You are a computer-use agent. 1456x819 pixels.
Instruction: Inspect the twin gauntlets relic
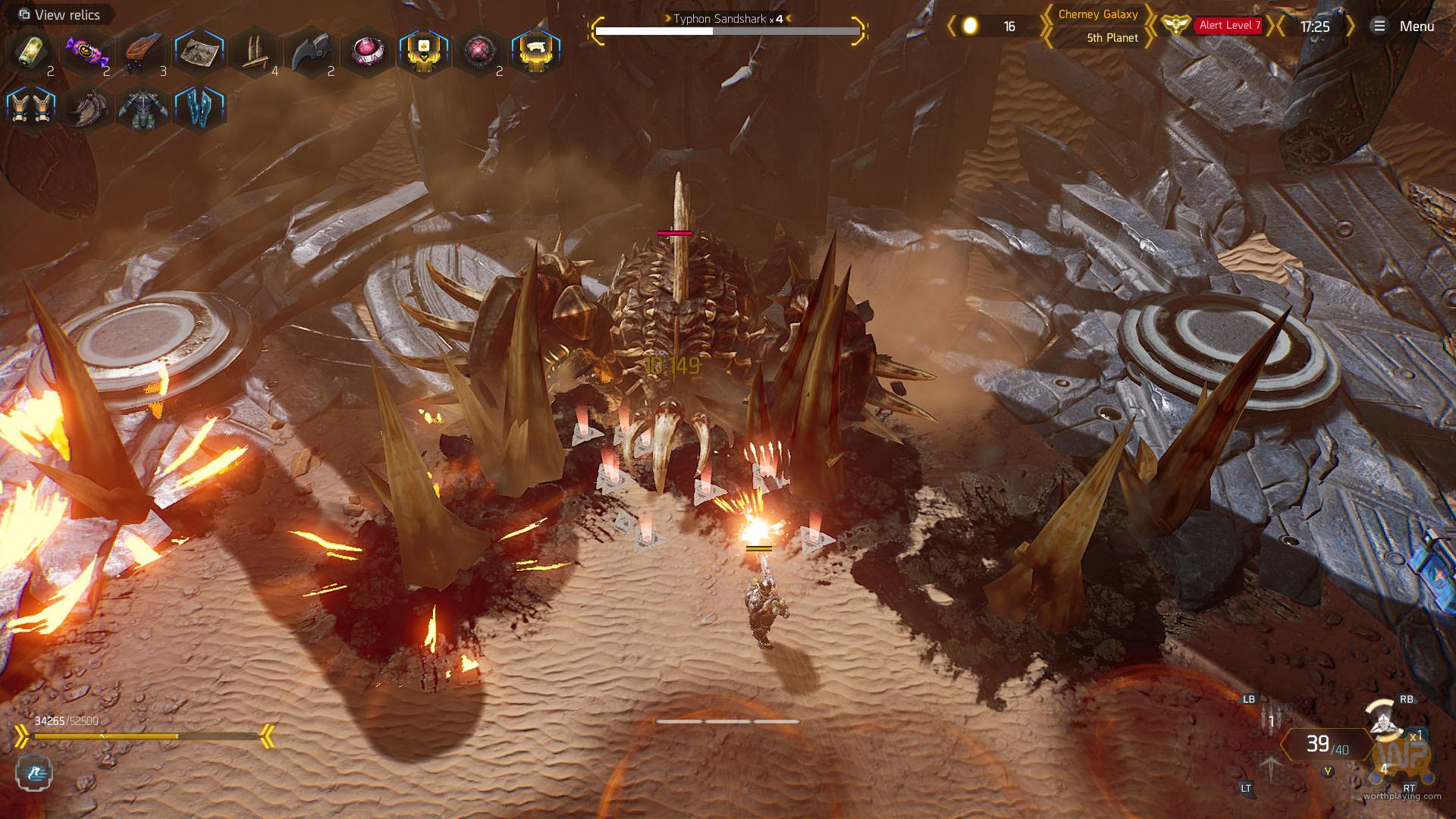[30, 108]
